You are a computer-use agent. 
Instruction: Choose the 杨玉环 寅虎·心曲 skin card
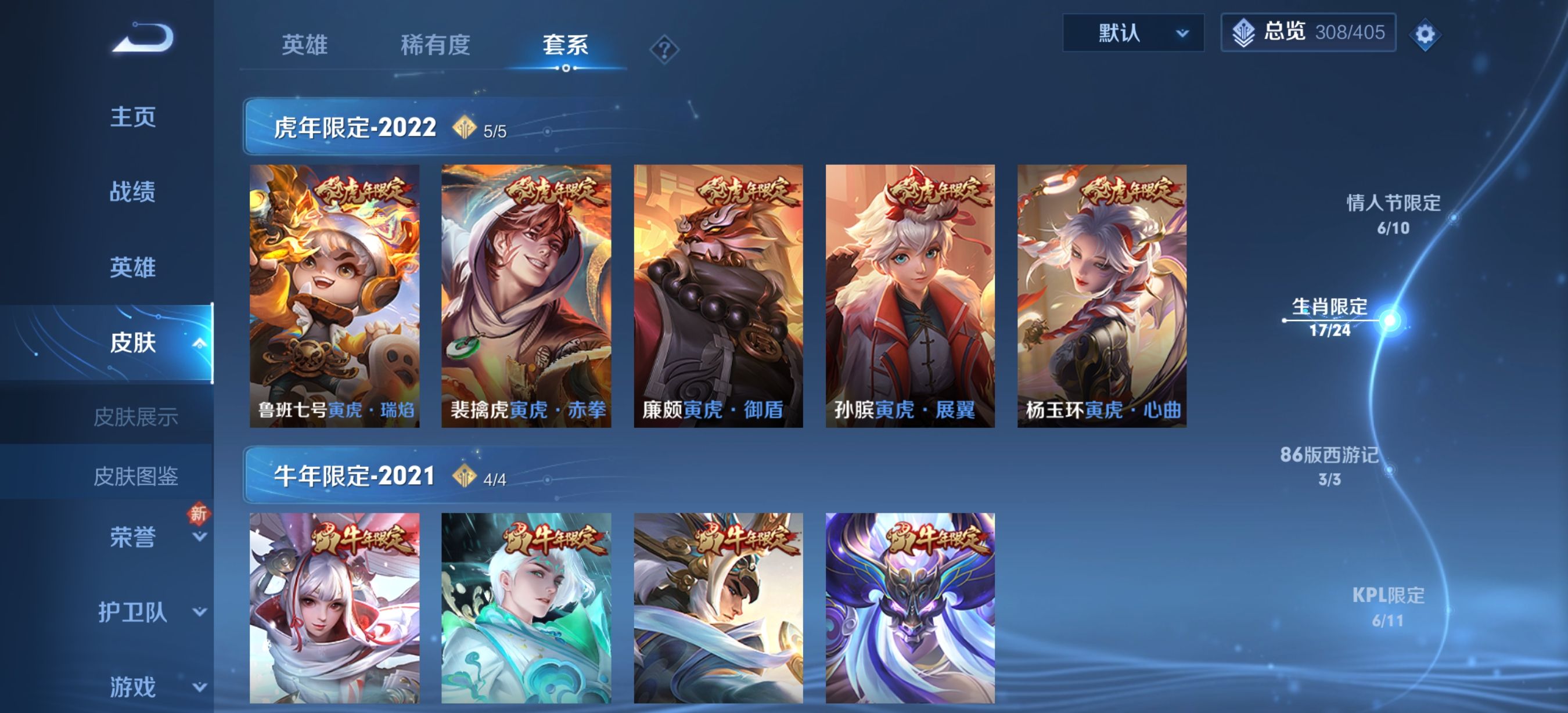point(1101,296)
